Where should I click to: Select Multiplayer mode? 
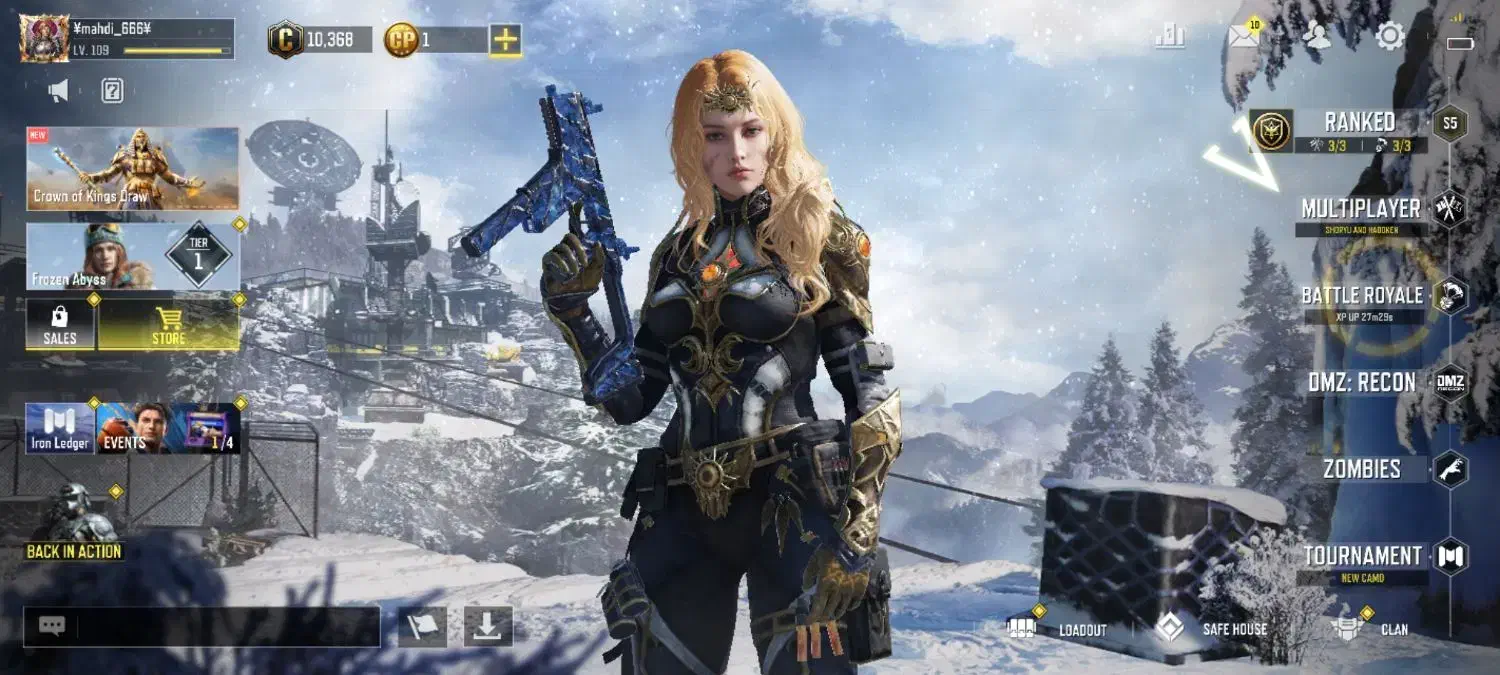pos(1360,210)
